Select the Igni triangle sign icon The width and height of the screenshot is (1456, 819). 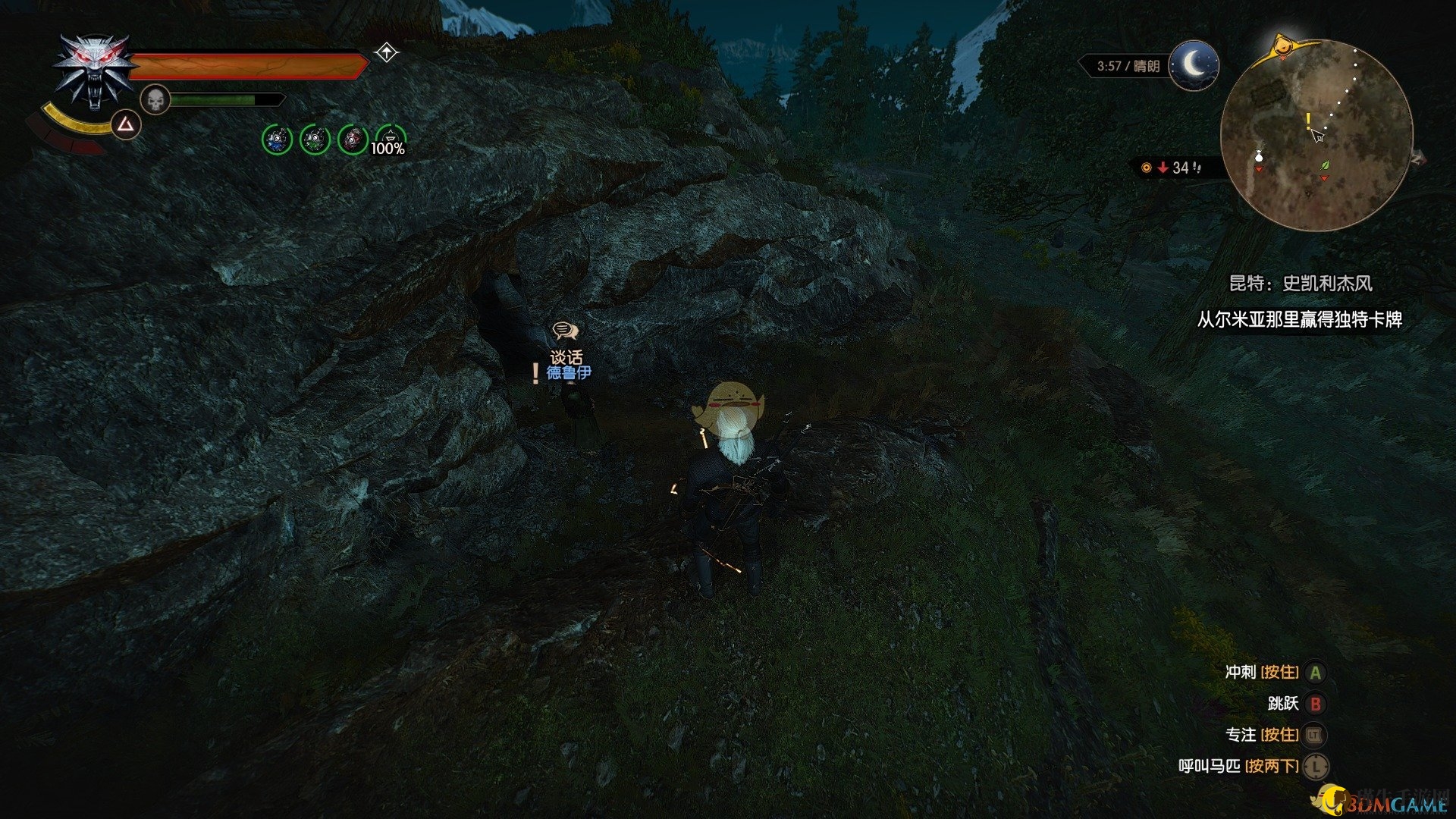tap(126, 124)
